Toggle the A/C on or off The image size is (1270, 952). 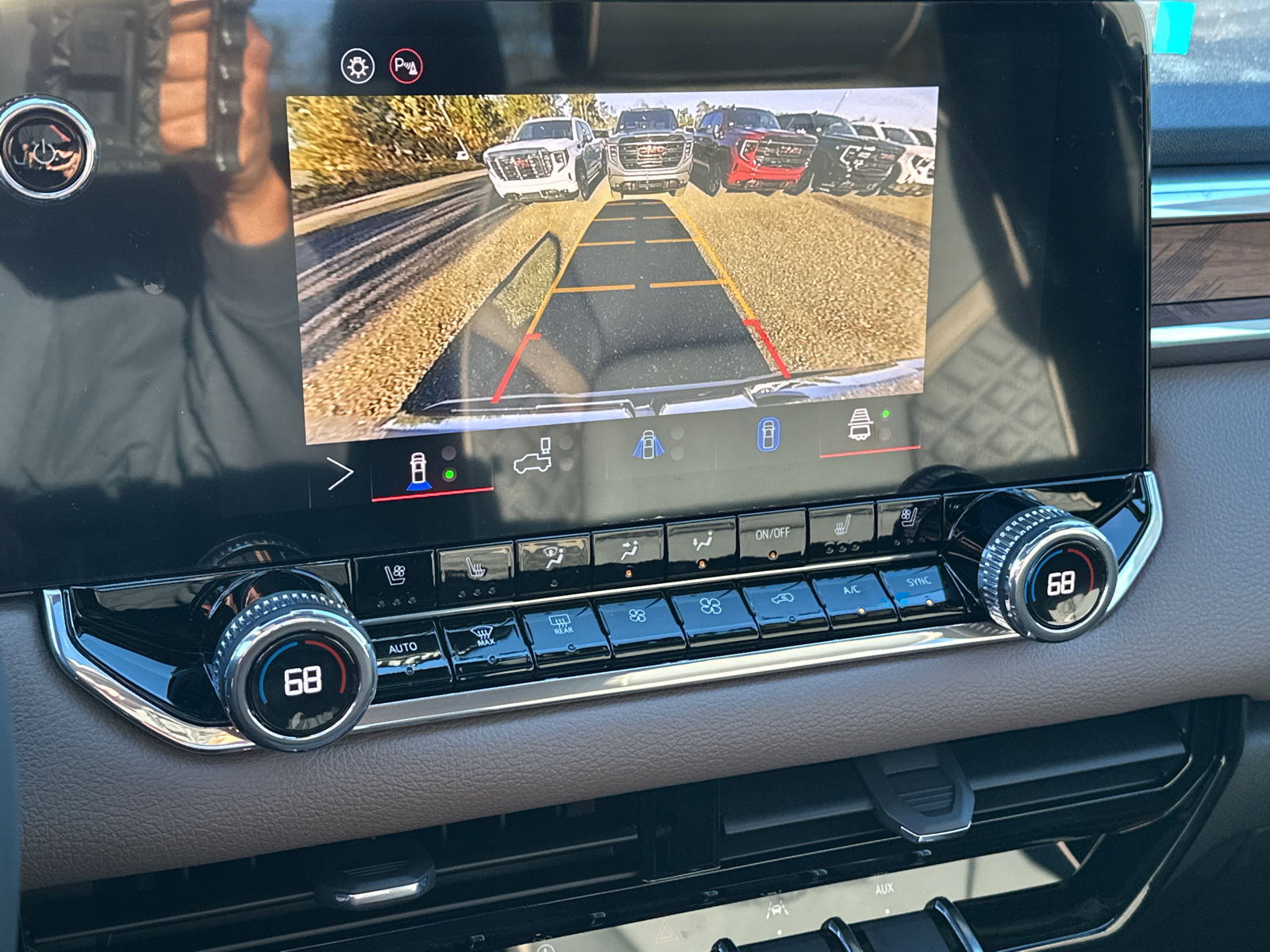tap(851, 590)
